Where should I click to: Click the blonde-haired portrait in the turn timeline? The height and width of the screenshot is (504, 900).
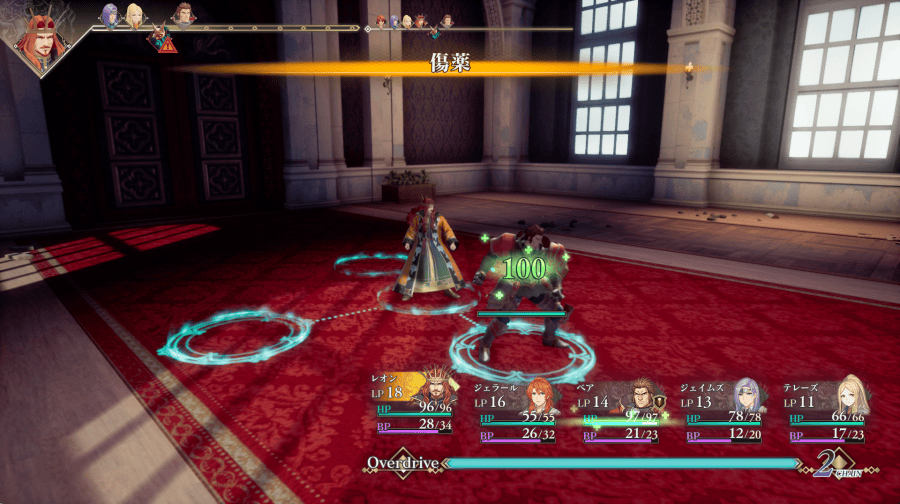134,15
